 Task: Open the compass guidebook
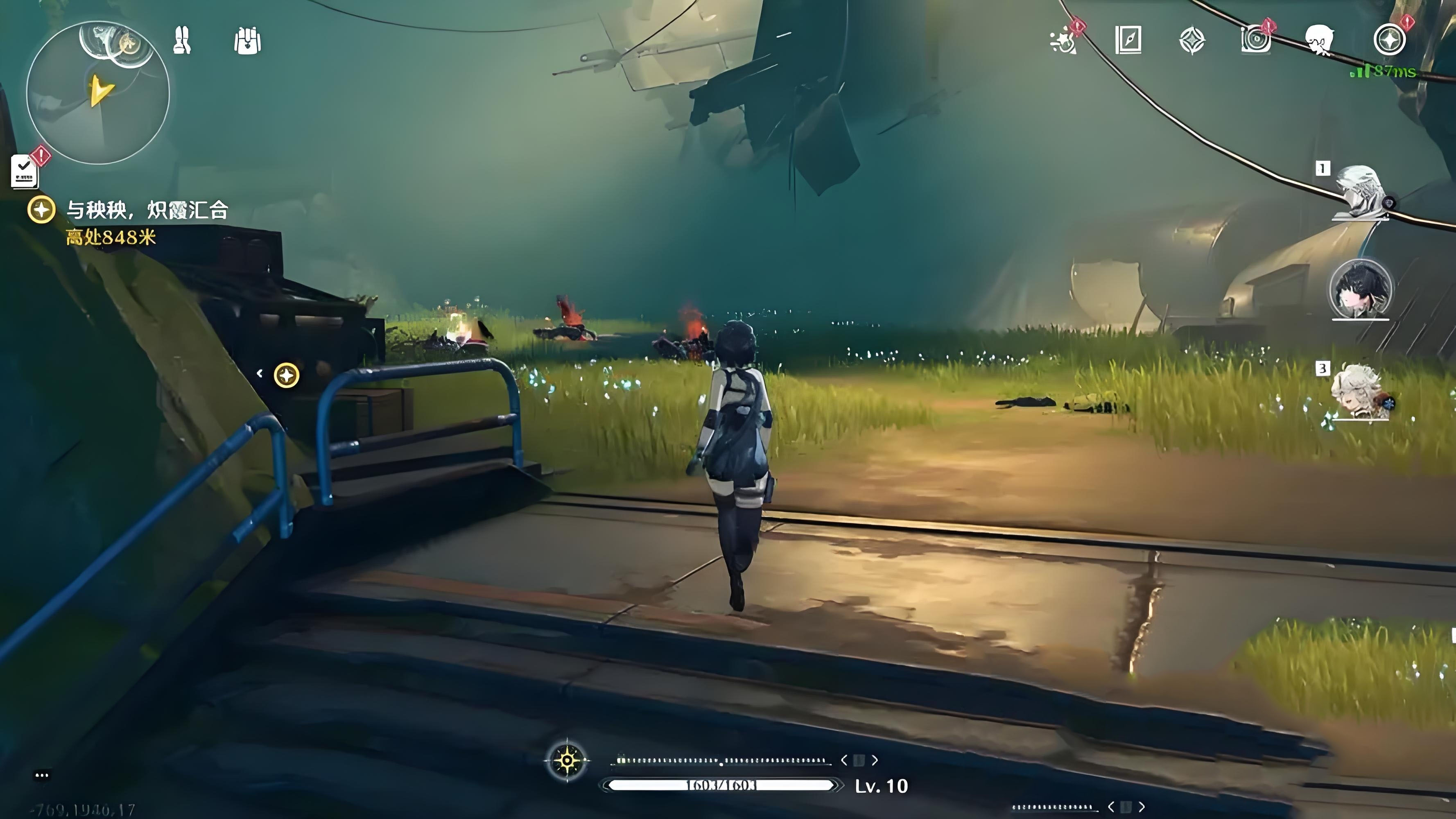[x=1128, y=41]
